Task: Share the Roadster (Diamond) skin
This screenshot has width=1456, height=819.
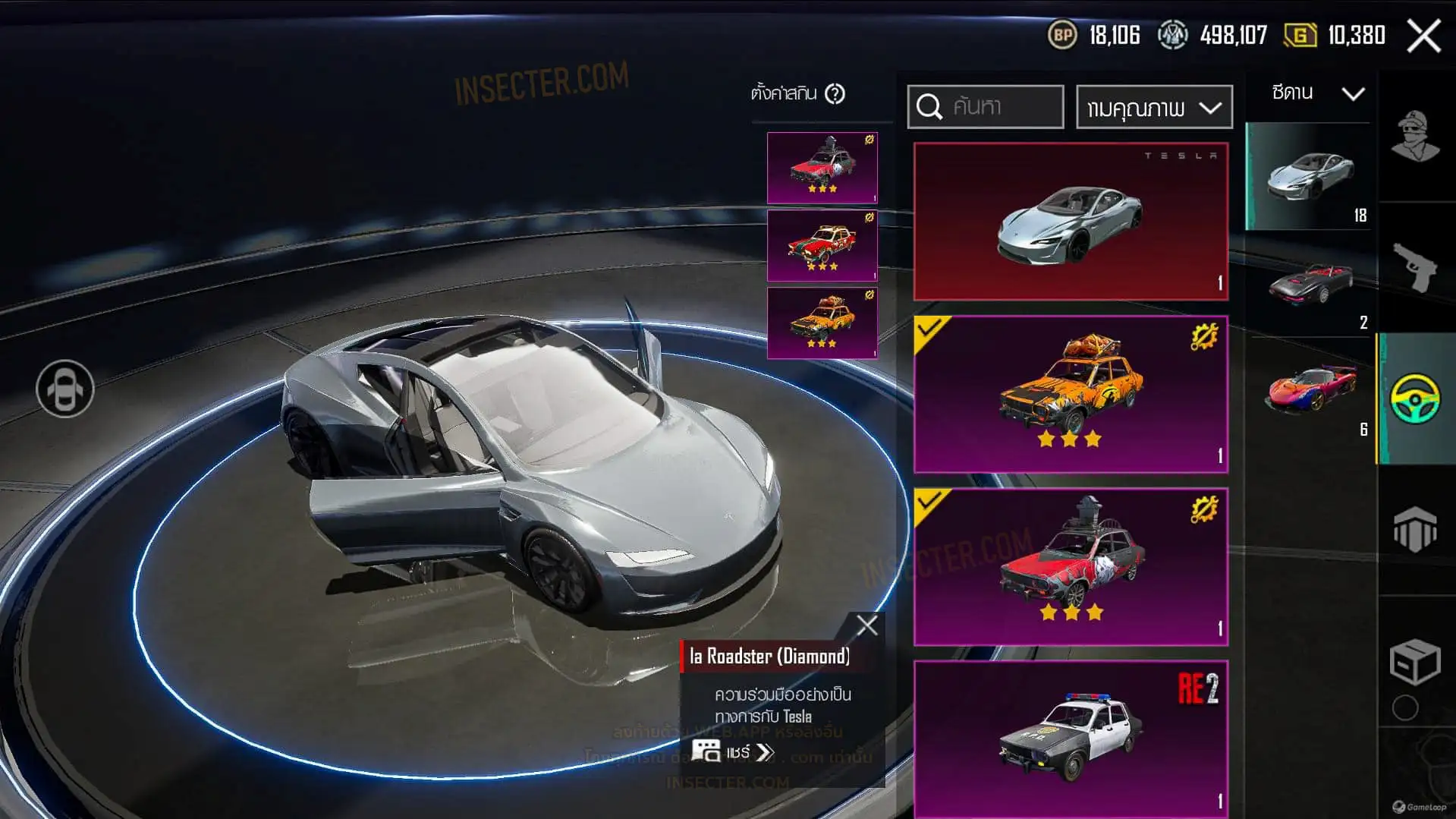Action: point(733,752)
